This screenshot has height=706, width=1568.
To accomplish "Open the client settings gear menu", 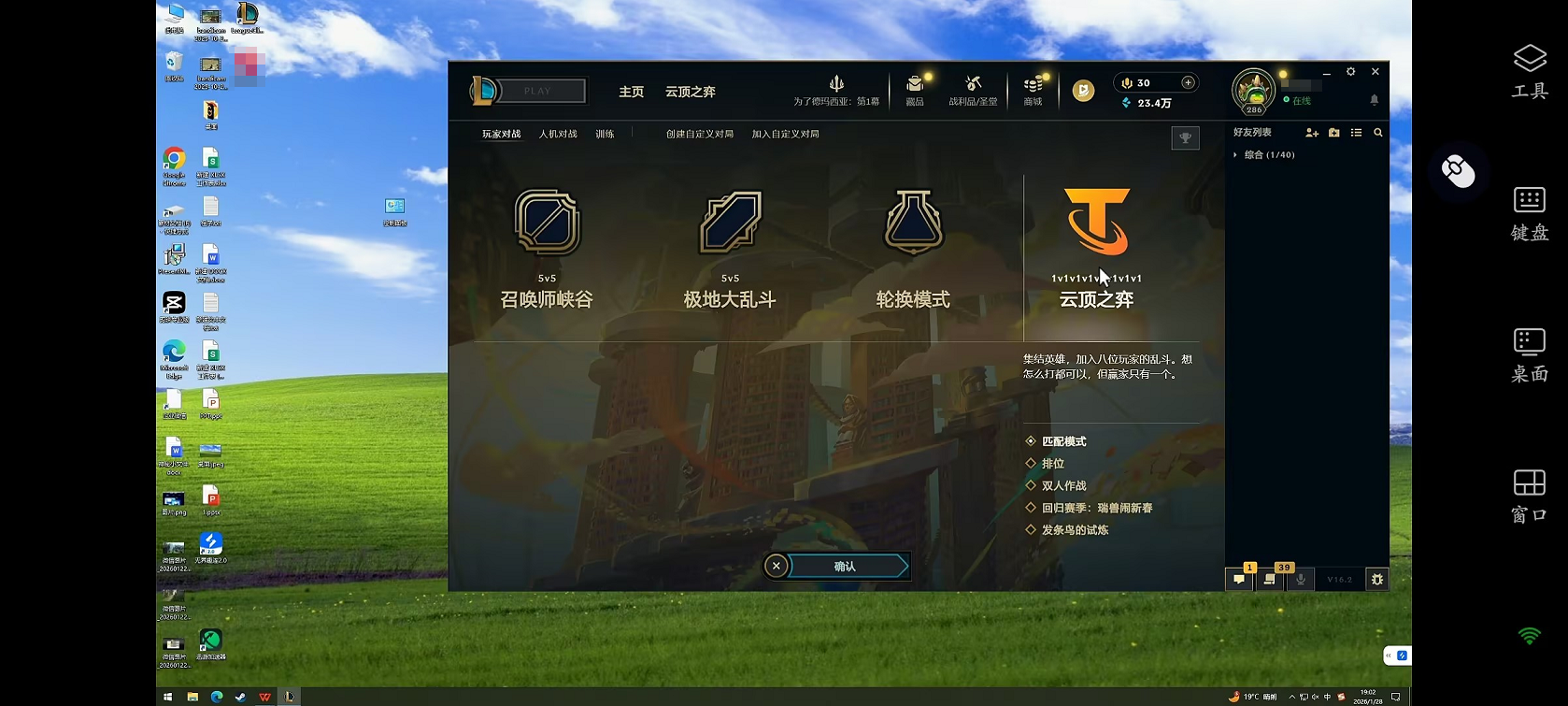I will (x=1350, y=71).
